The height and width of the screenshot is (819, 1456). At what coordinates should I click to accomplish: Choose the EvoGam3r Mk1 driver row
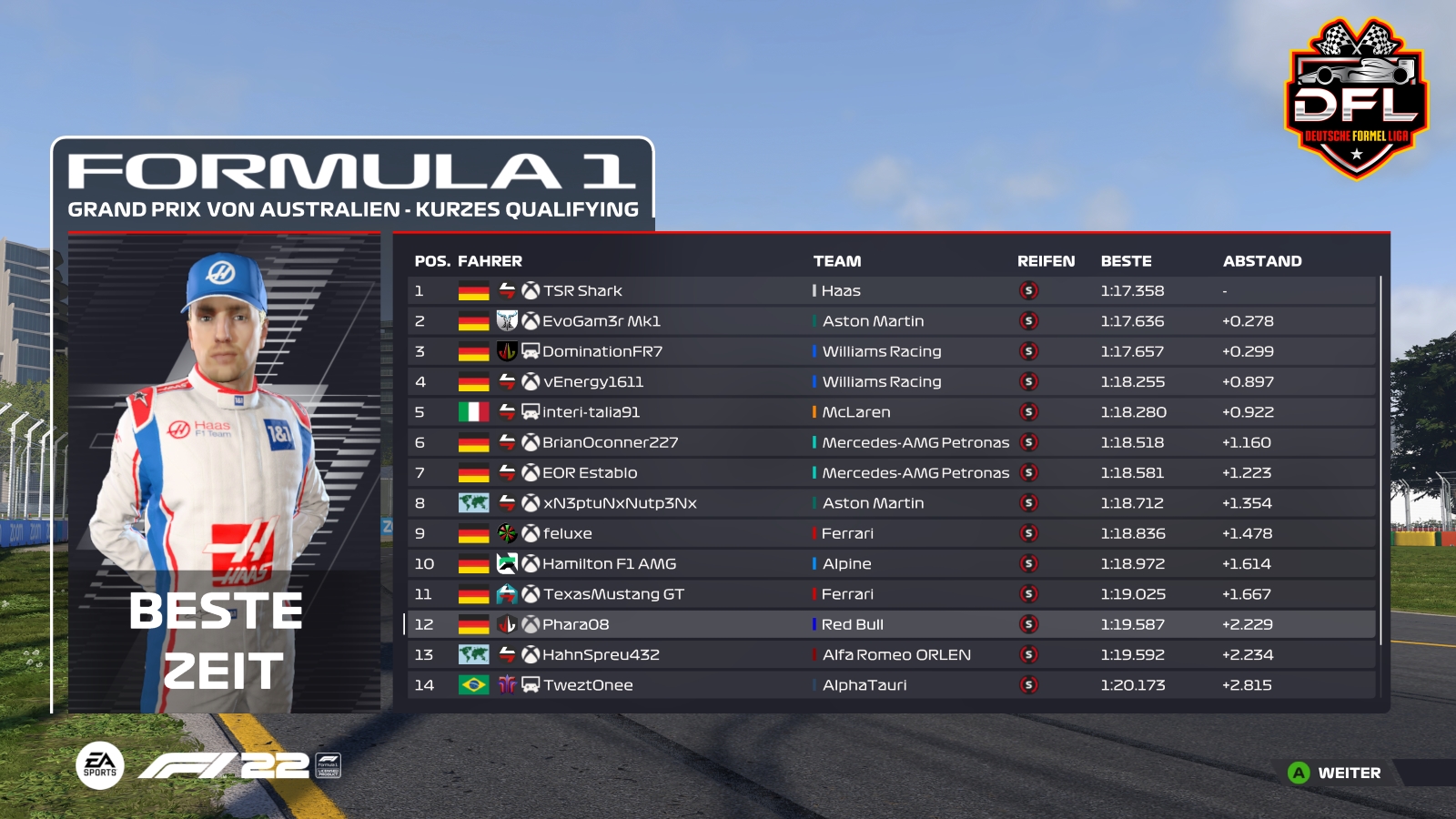tap(601, 321)
